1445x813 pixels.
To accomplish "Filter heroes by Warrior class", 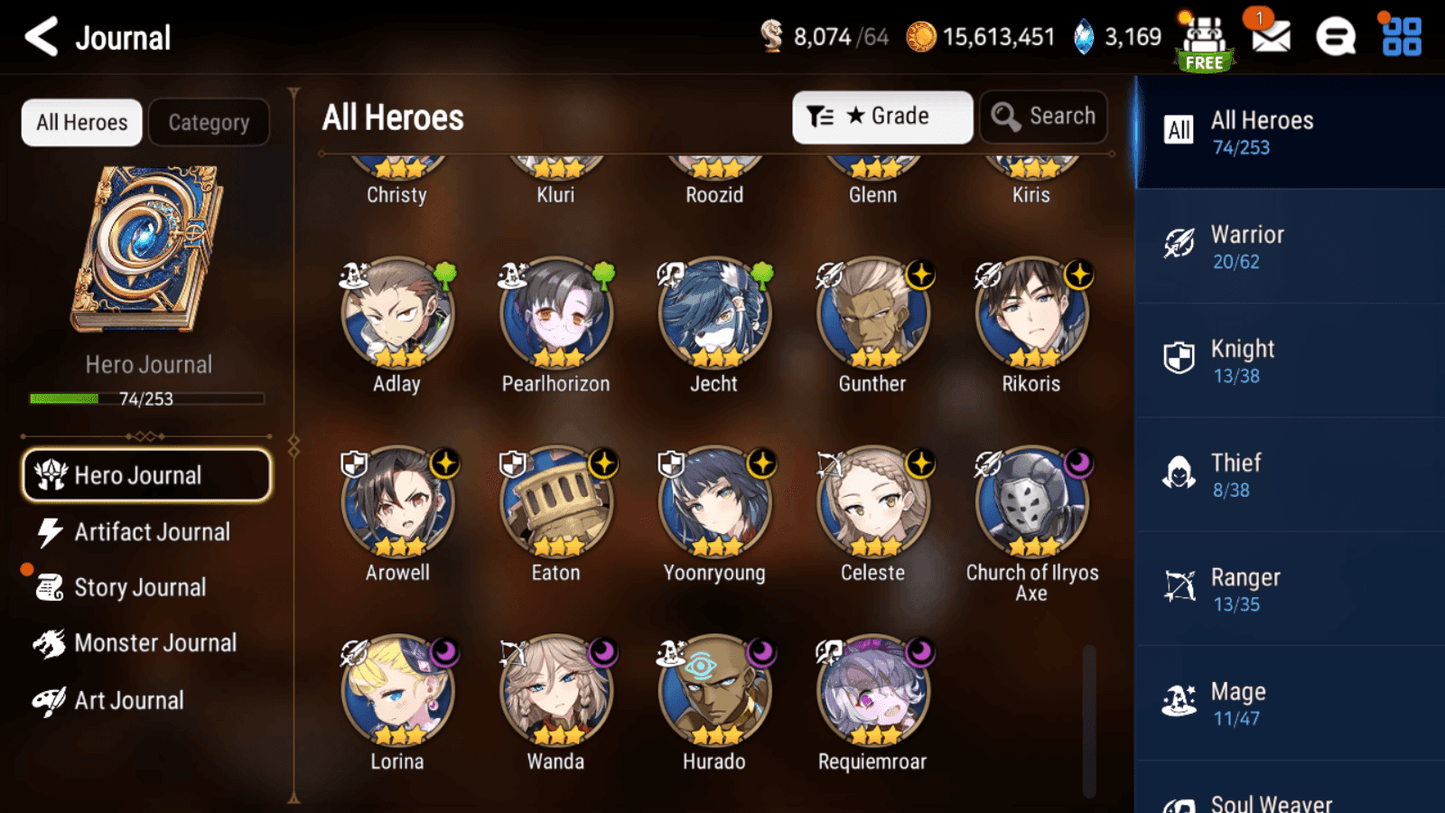I will pyautogui.click(x=1288, y=246).
